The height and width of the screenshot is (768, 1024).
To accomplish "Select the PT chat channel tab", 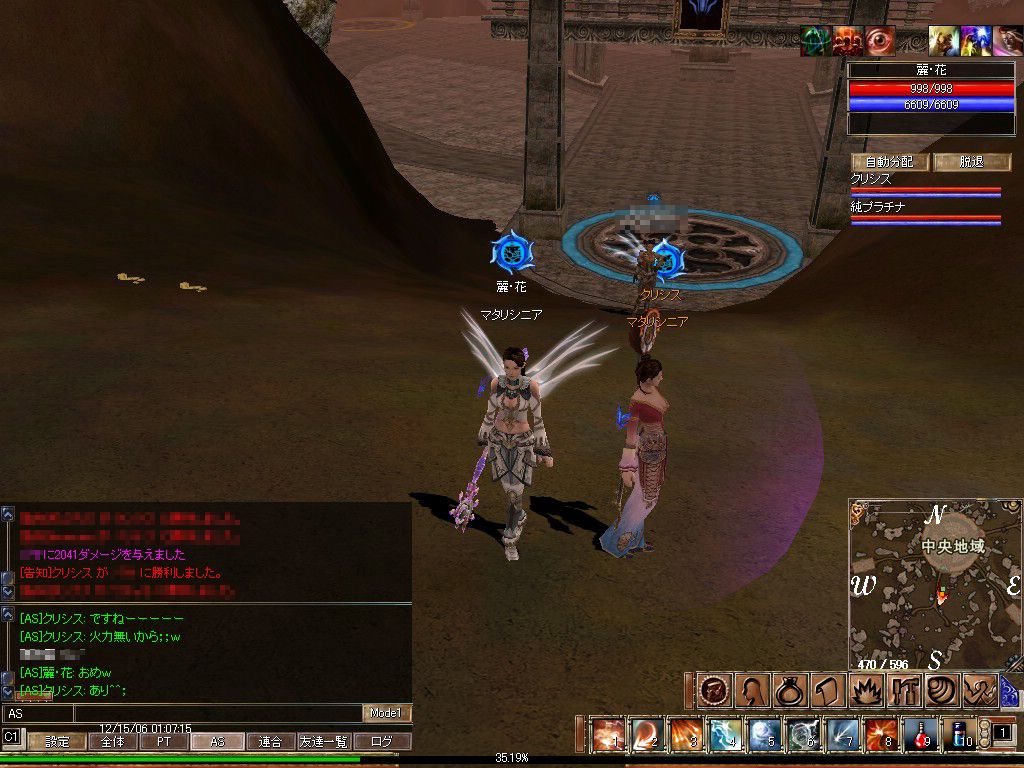I will pos(164,742).
